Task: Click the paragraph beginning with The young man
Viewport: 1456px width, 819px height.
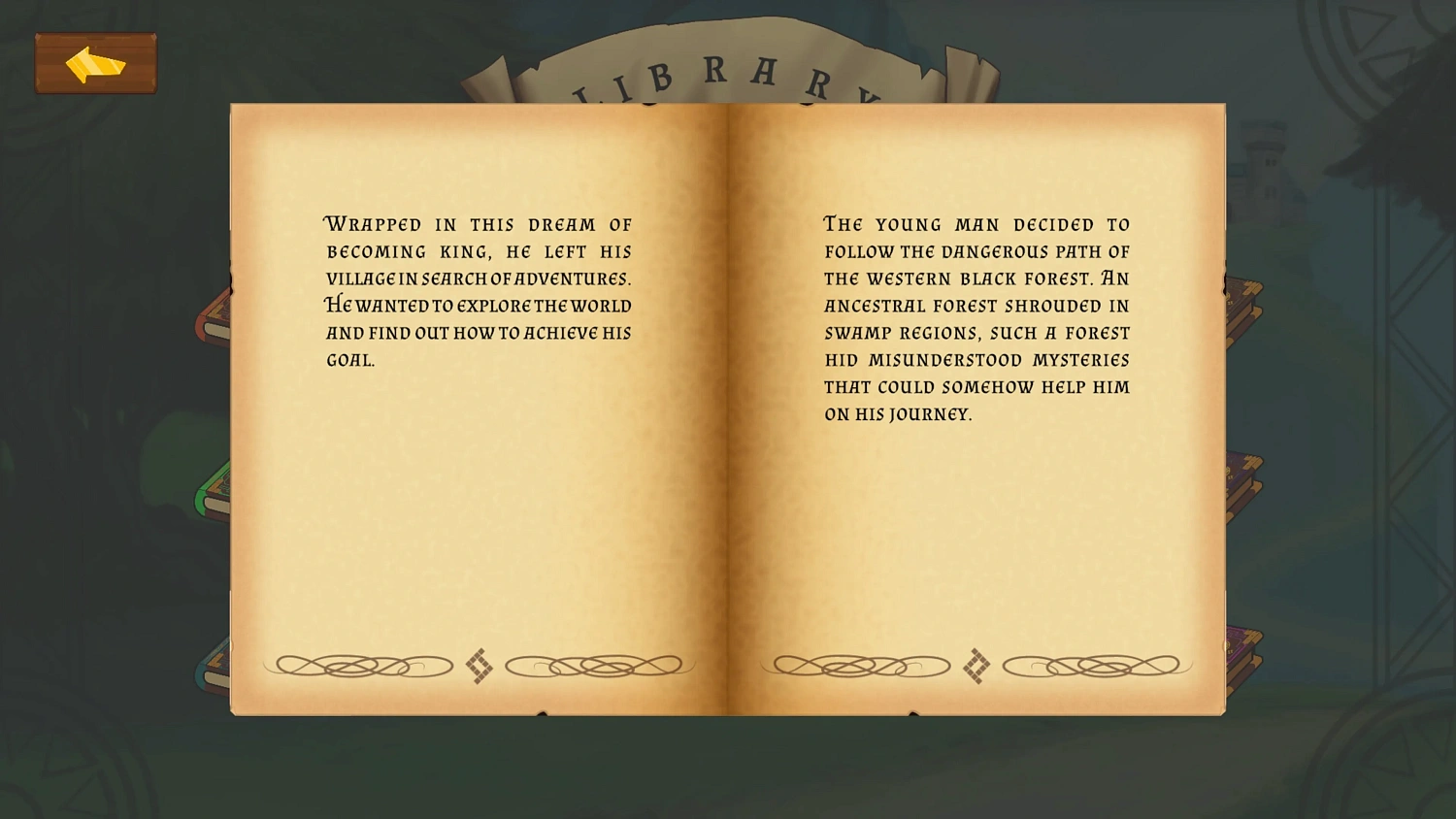Action: click(x=976, y=318)
